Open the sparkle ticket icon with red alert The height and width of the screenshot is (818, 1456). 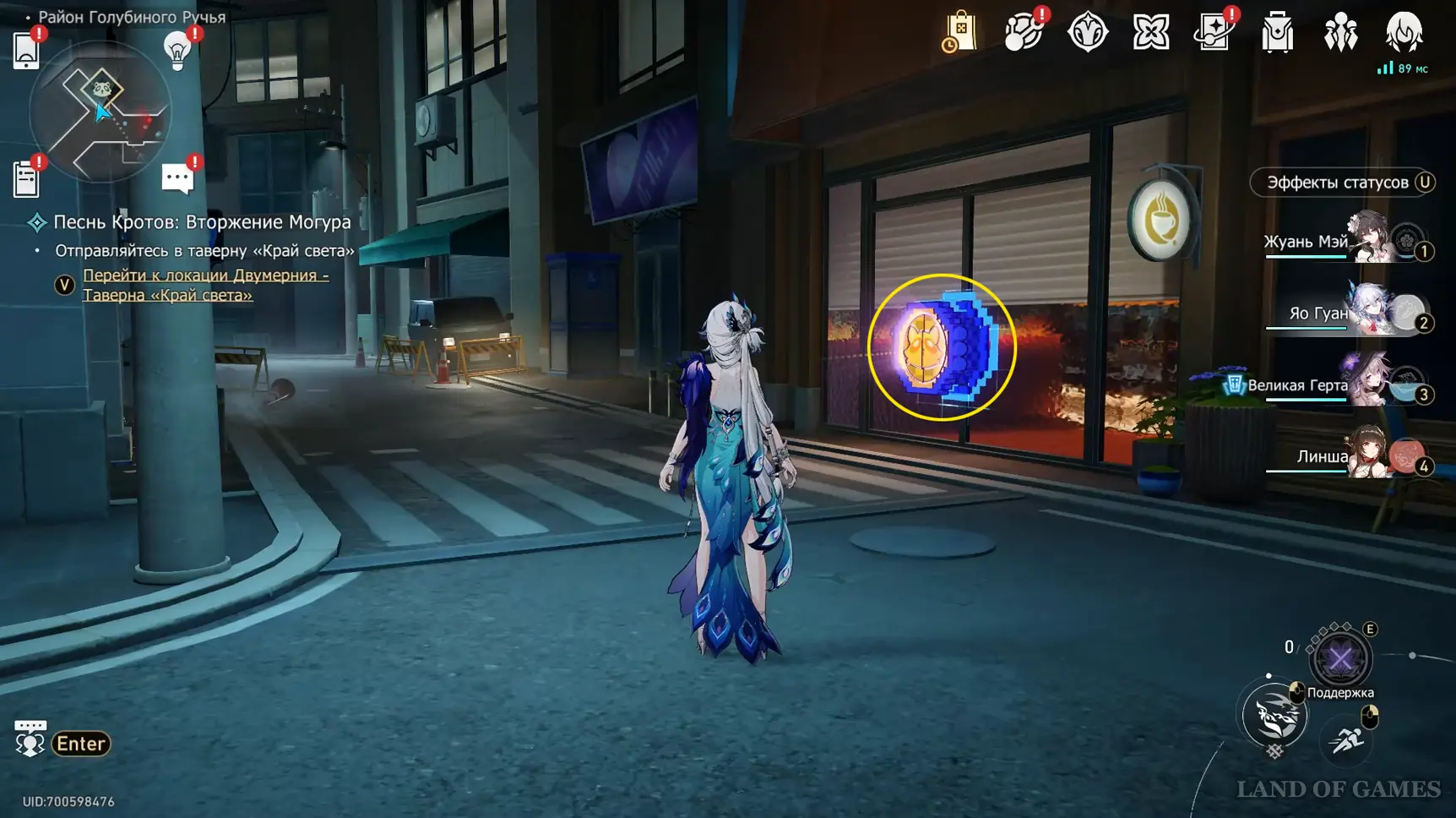[1214, 33]
